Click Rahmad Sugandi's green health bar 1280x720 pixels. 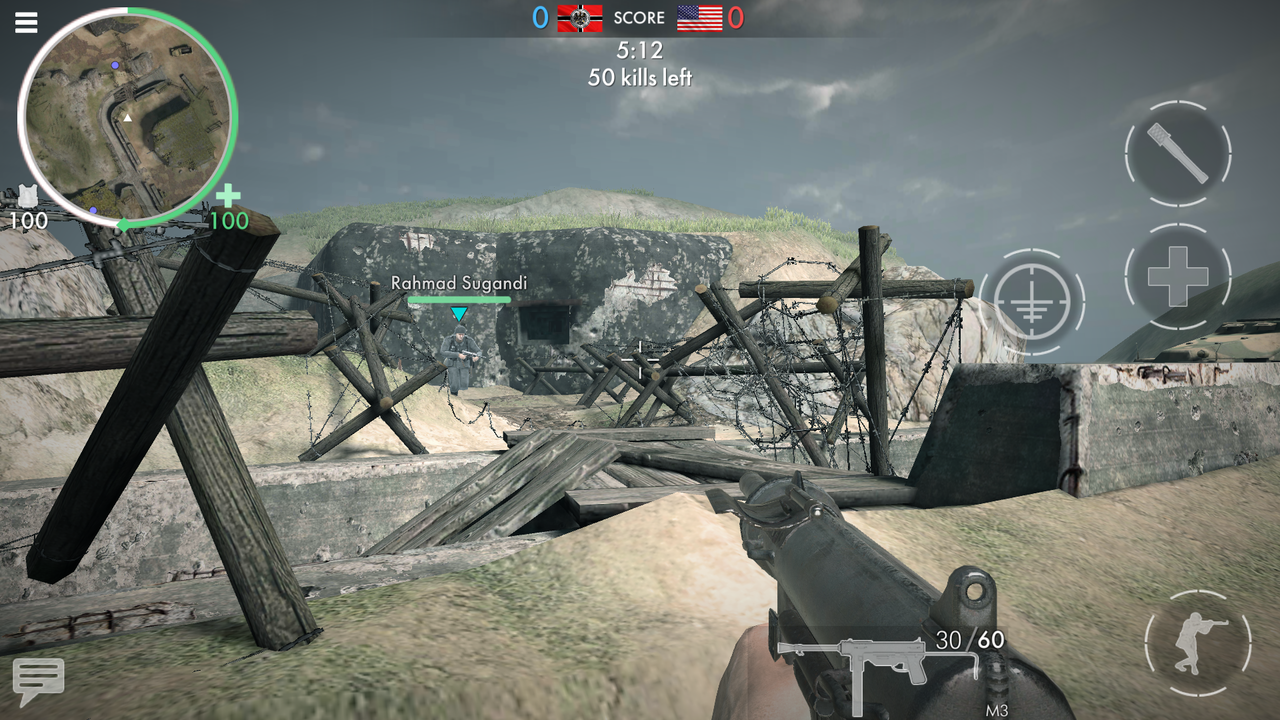point(459,298)
